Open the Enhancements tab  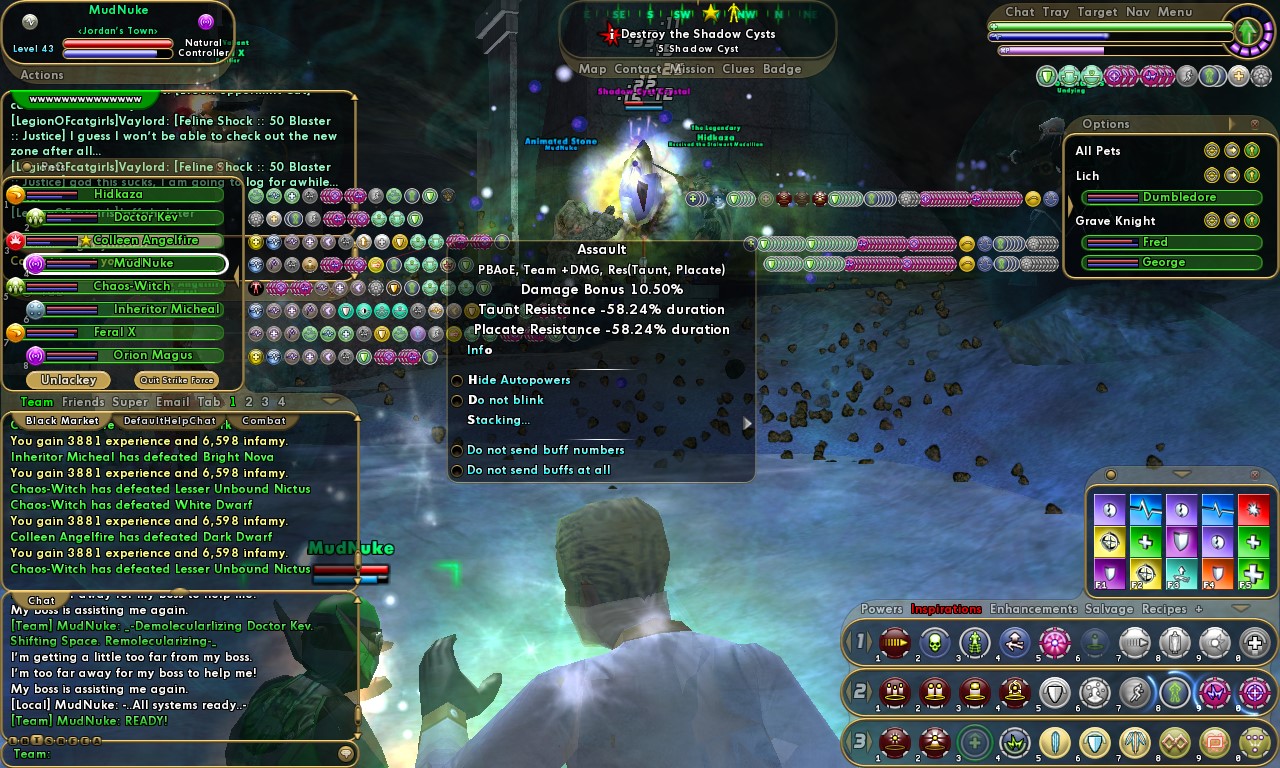(x=1033, y=609)
